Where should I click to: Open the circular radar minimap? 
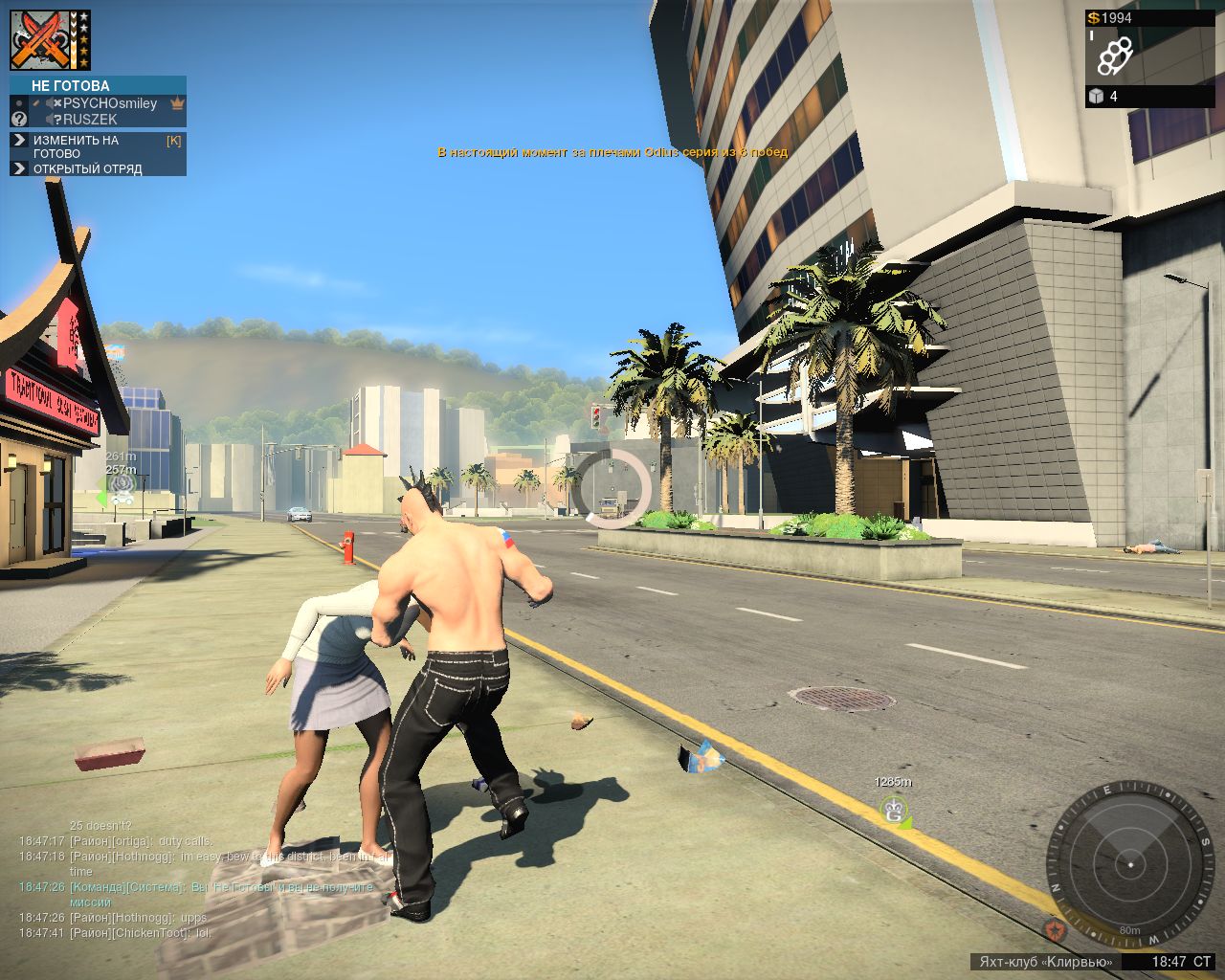[x=1130, y=864]
